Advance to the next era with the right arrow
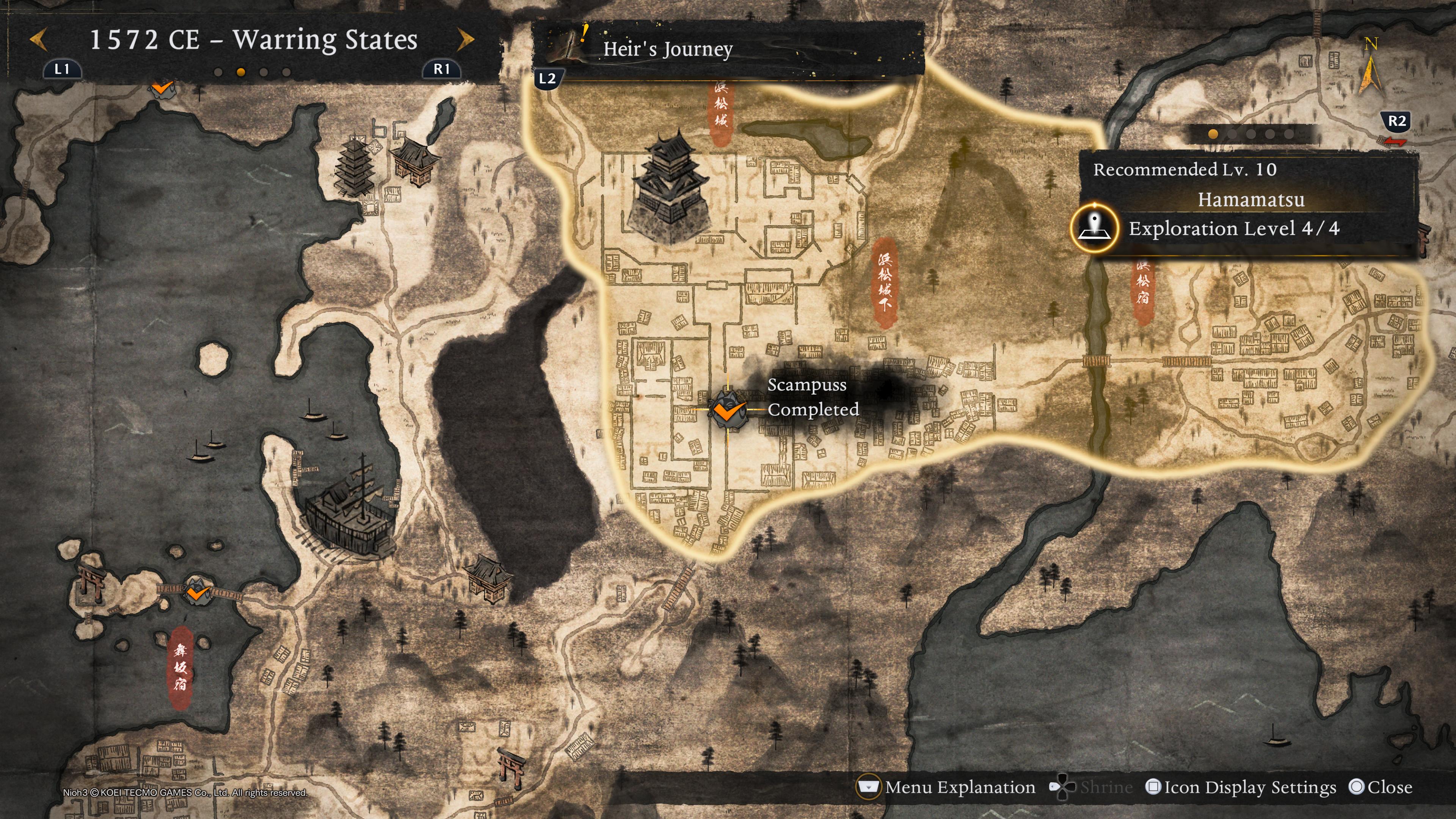Screen dimensions: 1456x819 point(465,39)
